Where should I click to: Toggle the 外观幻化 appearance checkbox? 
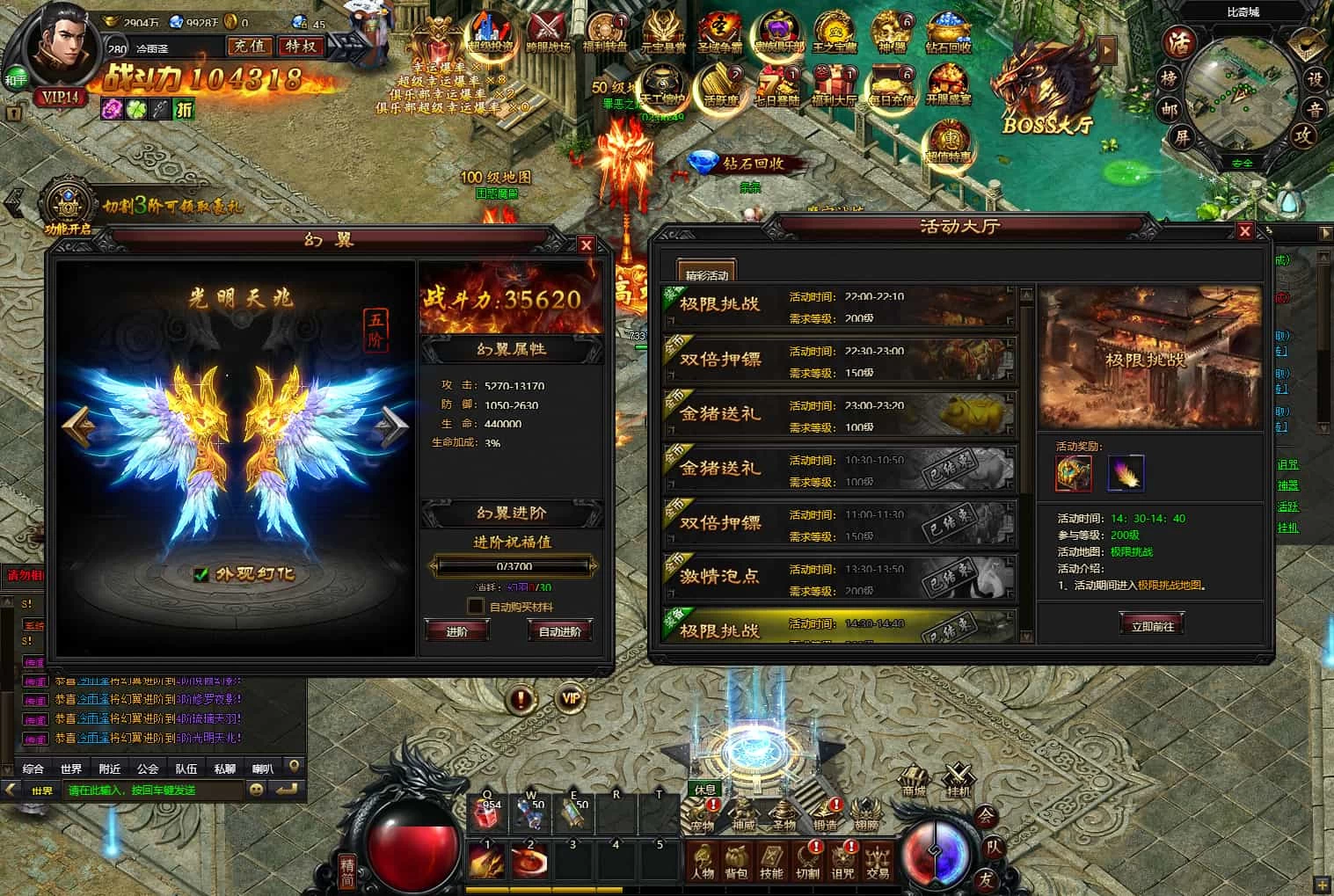tap(201, 574)
